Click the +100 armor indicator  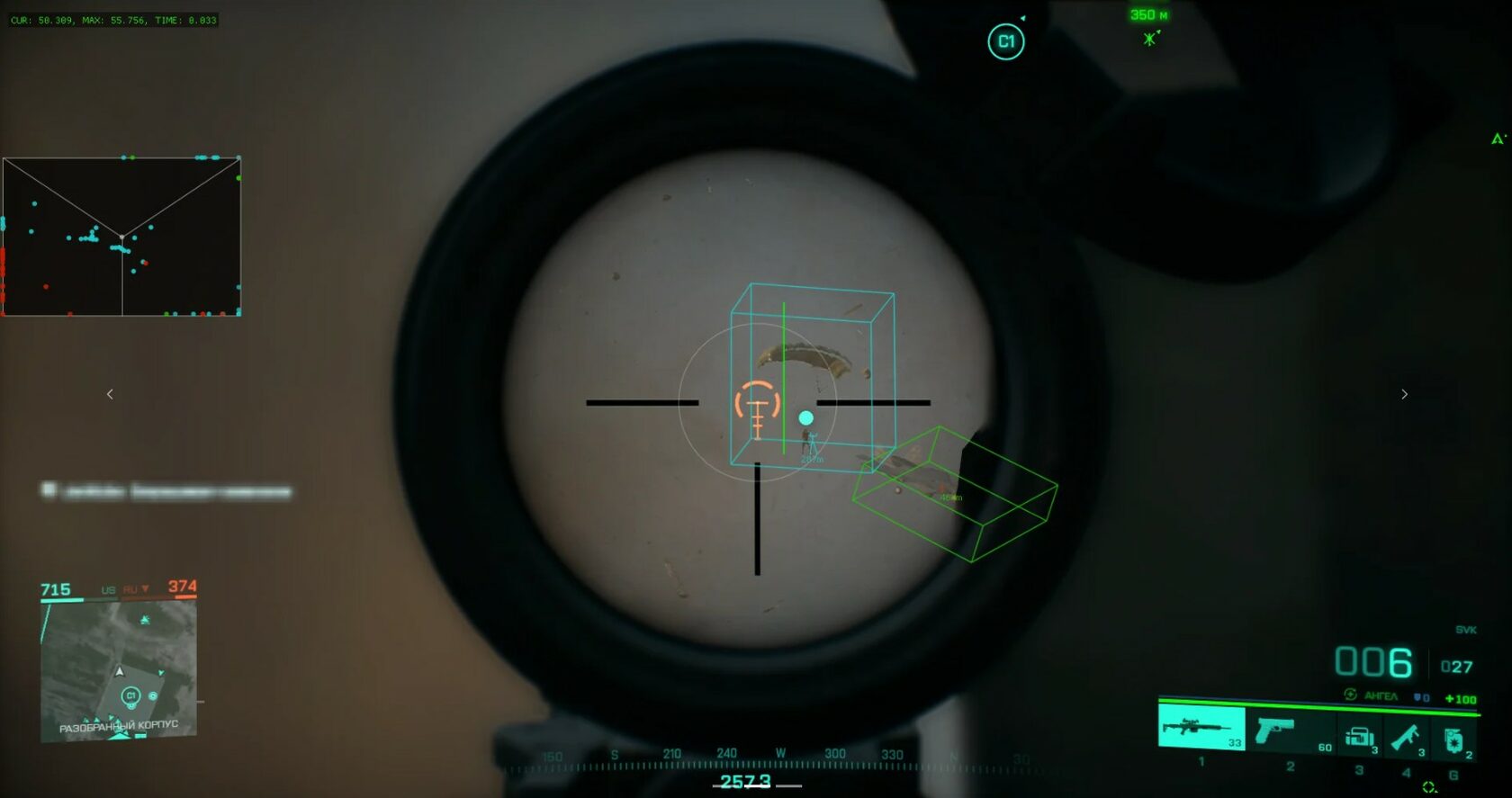click(1460, 697)
